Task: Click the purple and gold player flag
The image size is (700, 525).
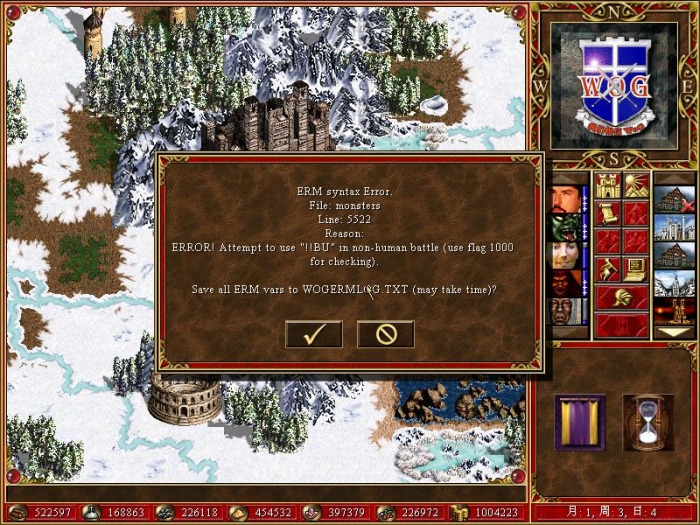Action: (579, 421)
